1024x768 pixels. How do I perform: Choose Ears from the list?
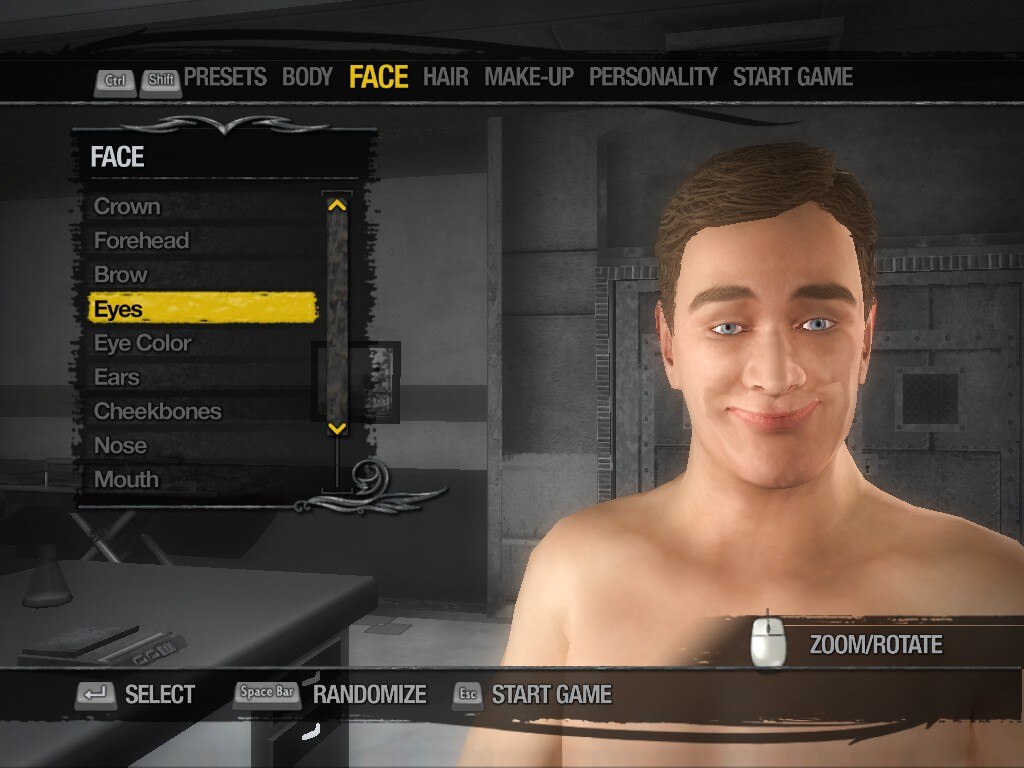coord(117,377)
